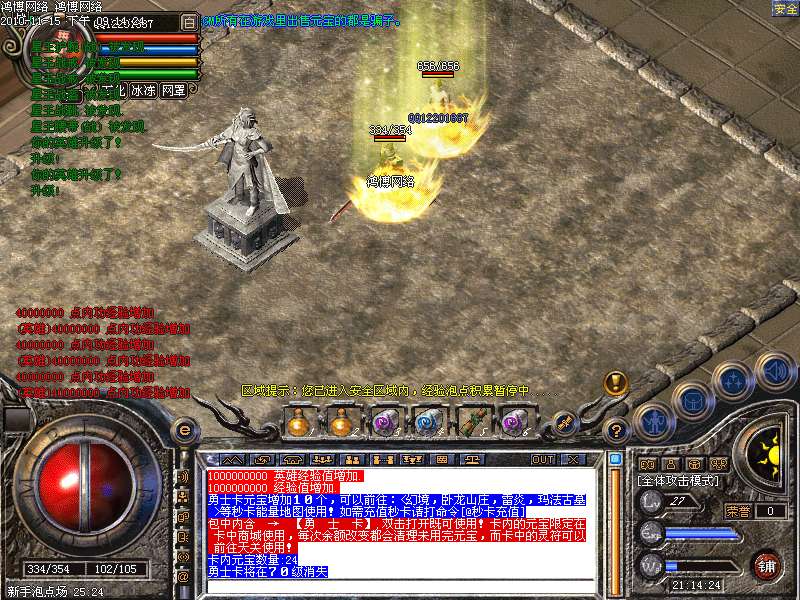Select the 冰冻 hero button
This screenshot has width=800, height=600.
tap(143, 90)
